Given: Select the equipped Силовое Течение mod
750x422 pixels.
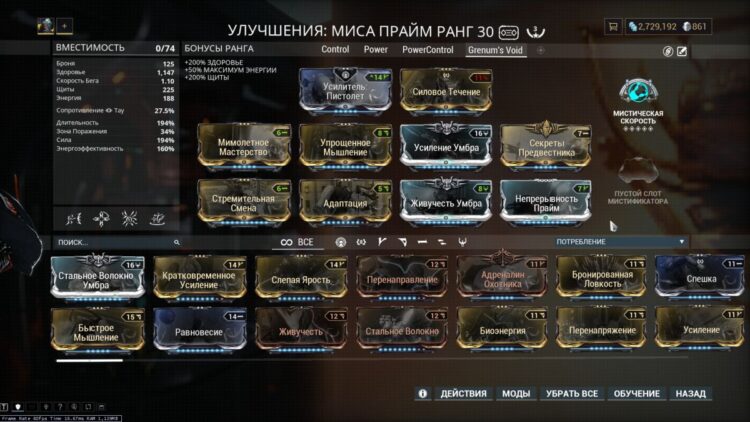Looking at the screenshot, I should [x=446, y=90].
